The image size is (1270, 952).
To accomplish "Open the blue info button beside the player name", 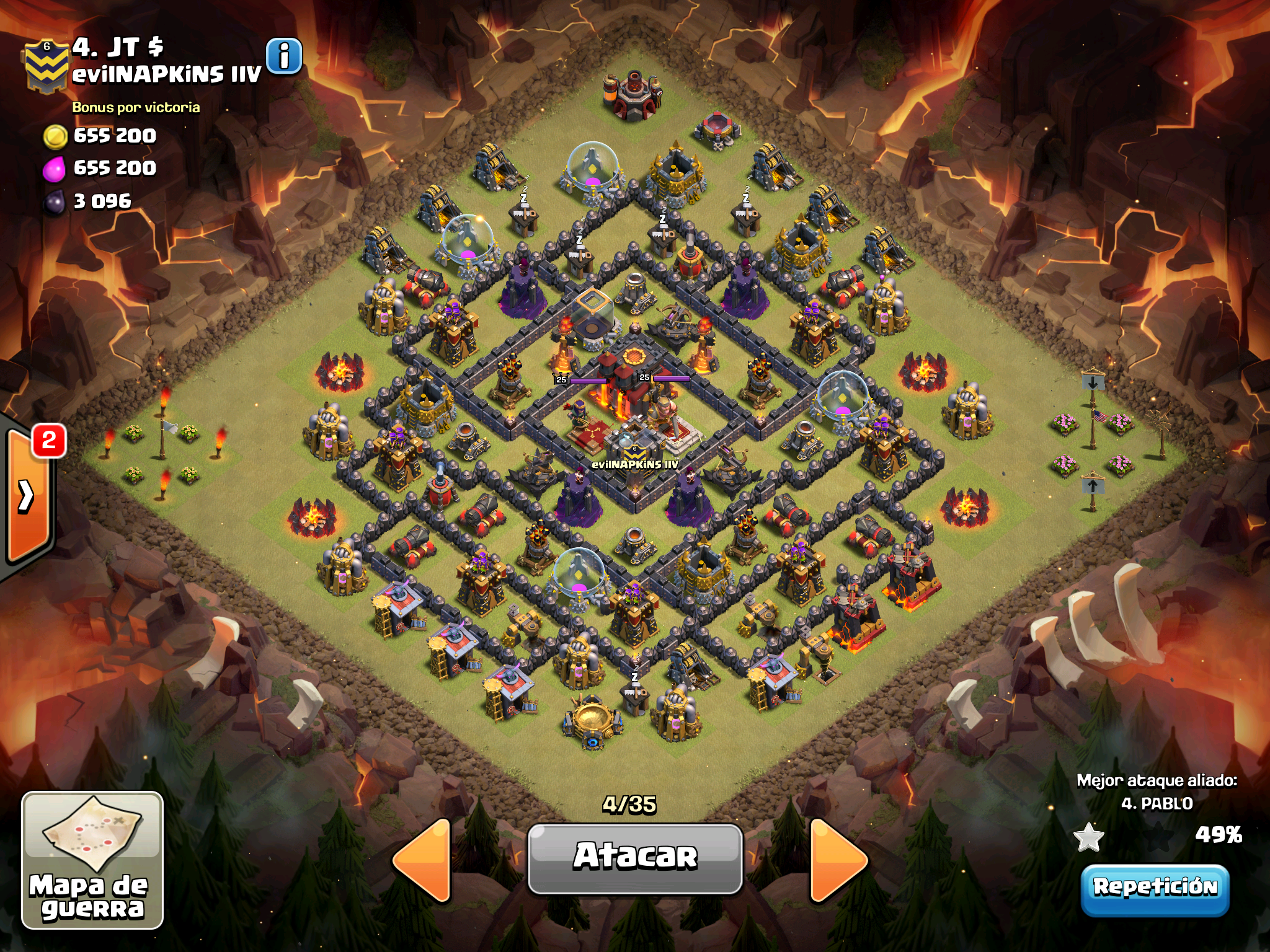I will [284, 56].
